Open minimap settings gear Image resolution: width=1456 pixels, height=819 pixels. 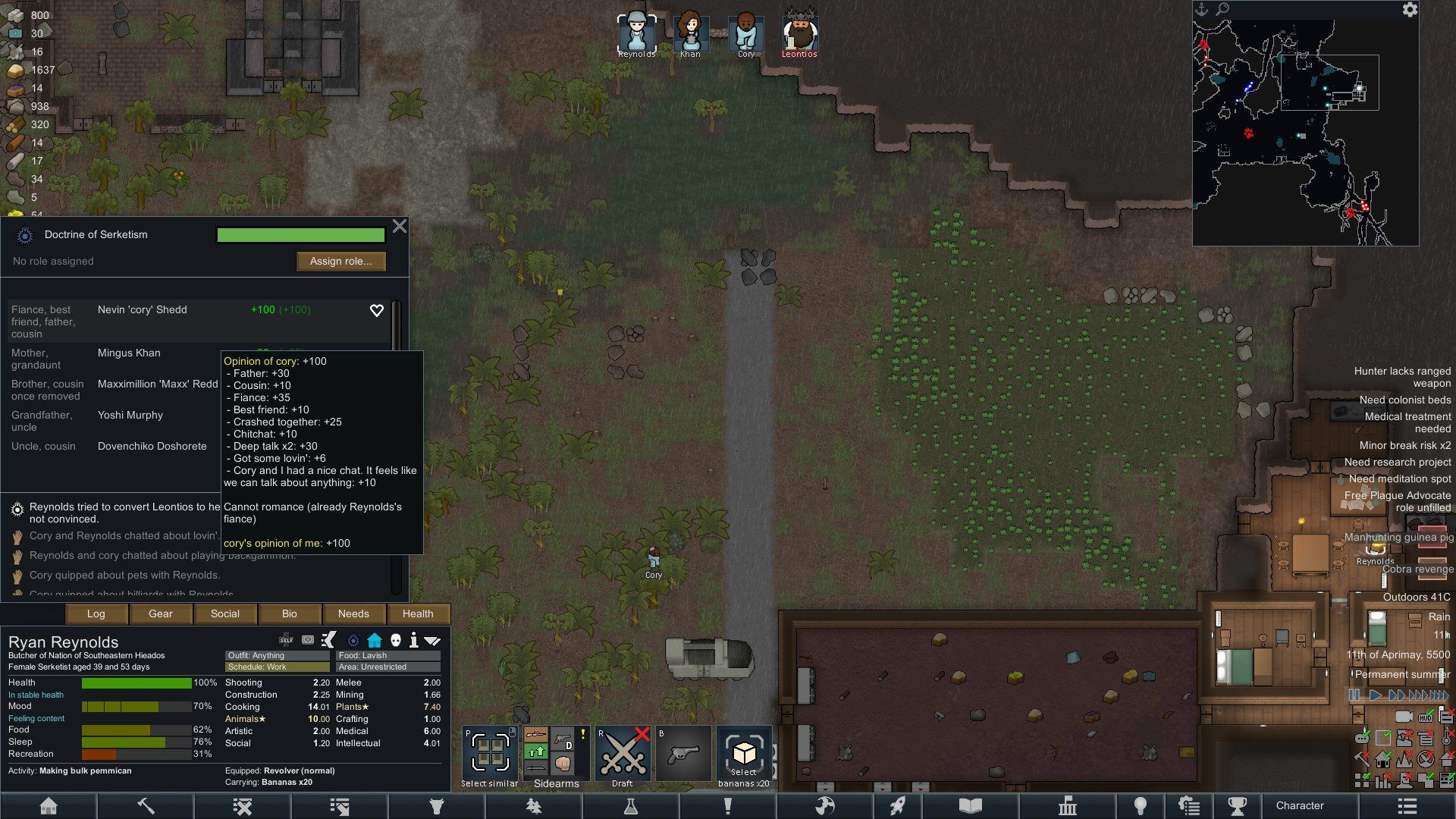click(x=1409, y=10)
